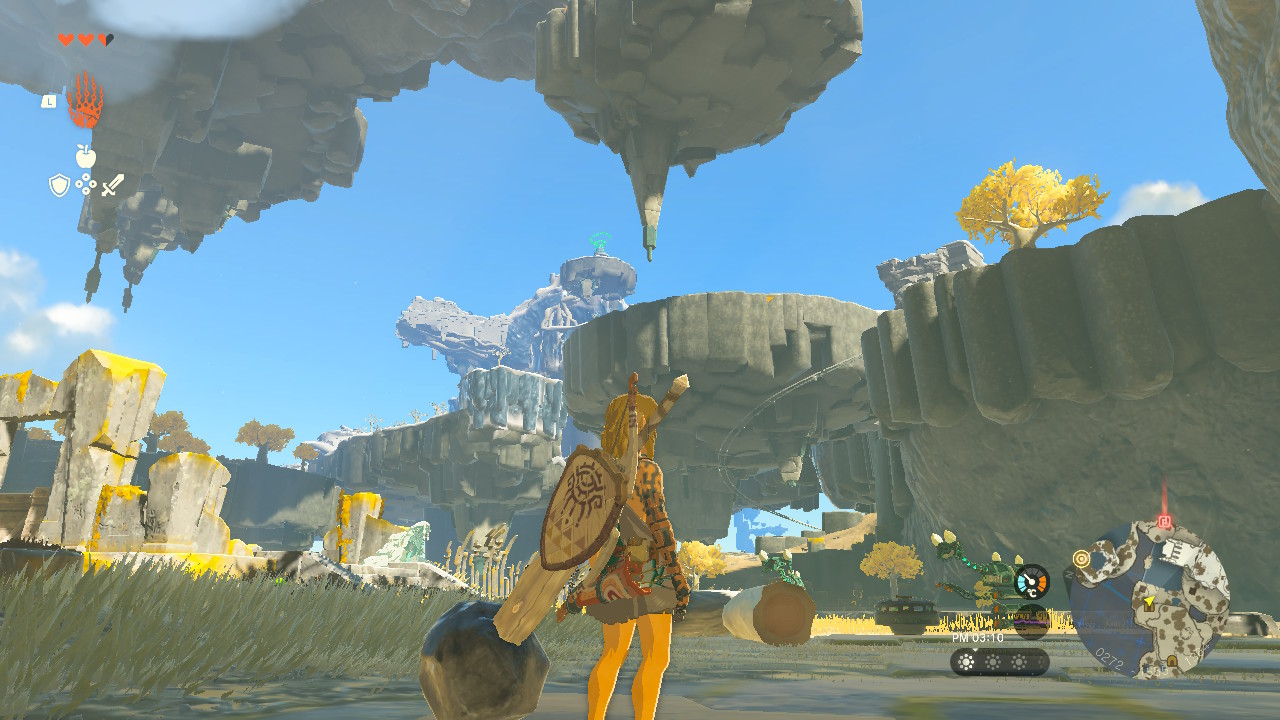Click the yellow concentric-circle marker beside minimap
Viewport: 1280px width, 720px height.
pos(1081,558)
